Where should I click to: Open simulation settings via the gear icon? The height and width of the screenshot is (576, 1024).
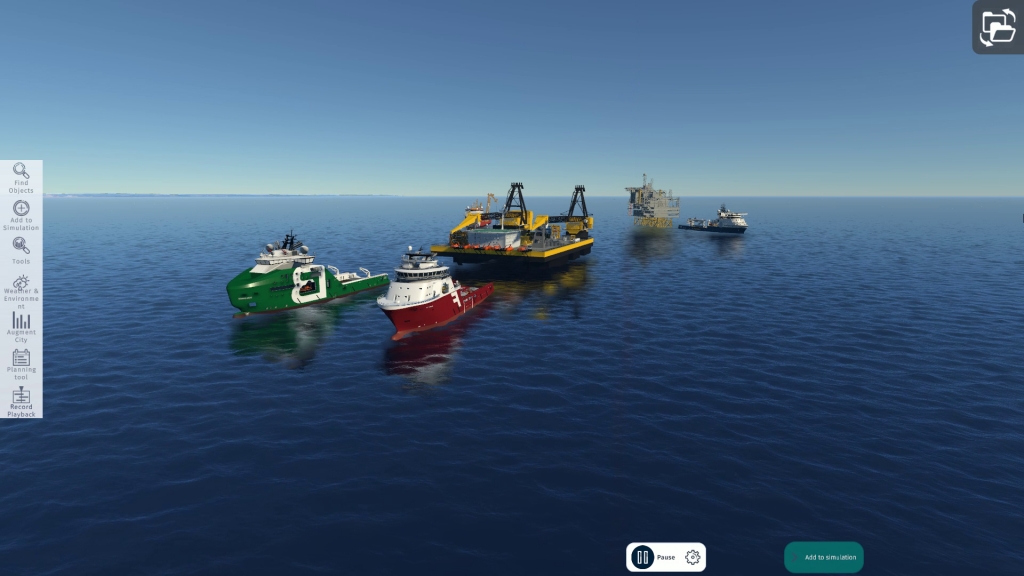[692, 557]
